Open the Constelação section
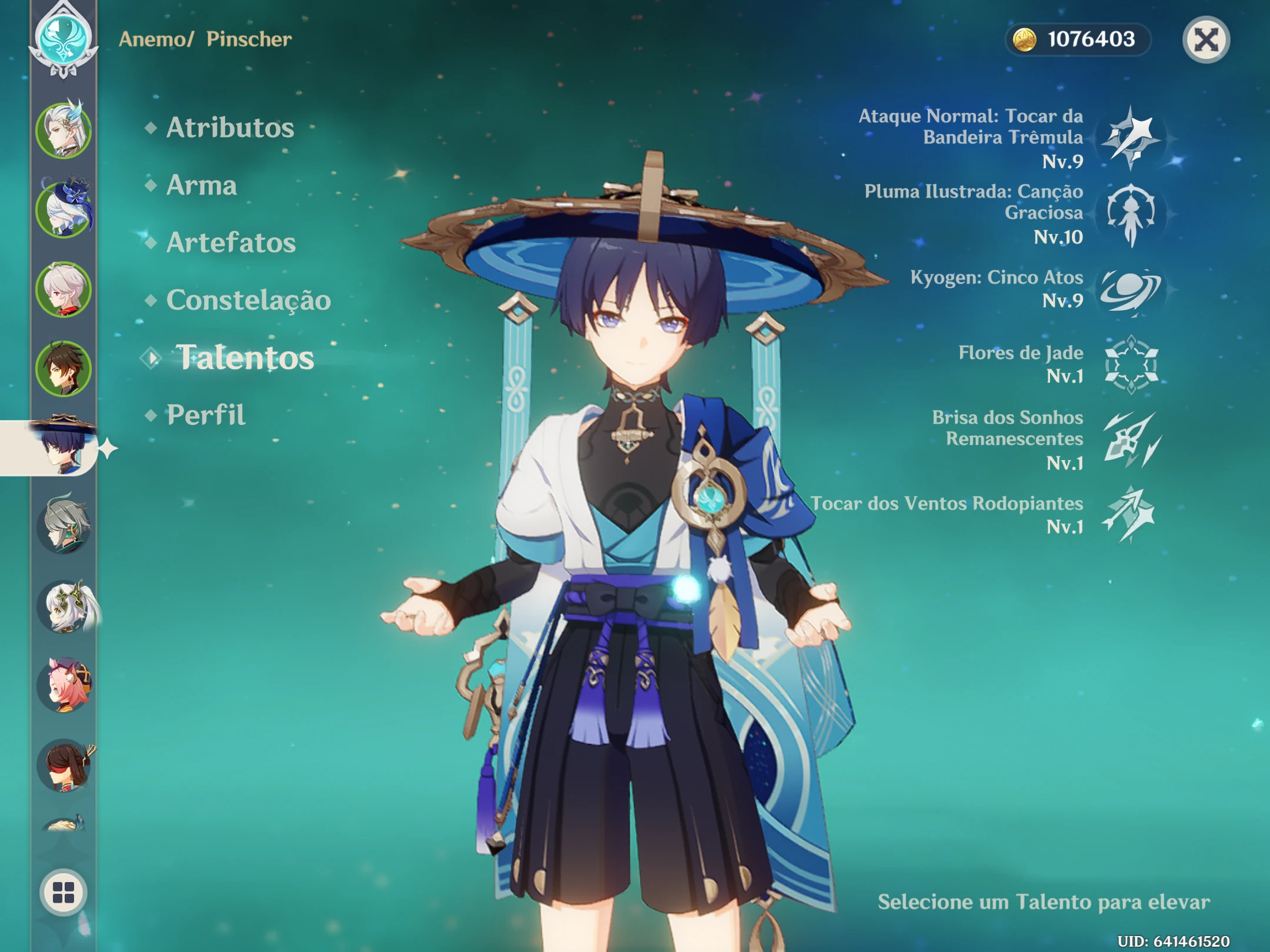Image resolution: width=1270 pixels, height=952 pixels. [x=248, y=299]
